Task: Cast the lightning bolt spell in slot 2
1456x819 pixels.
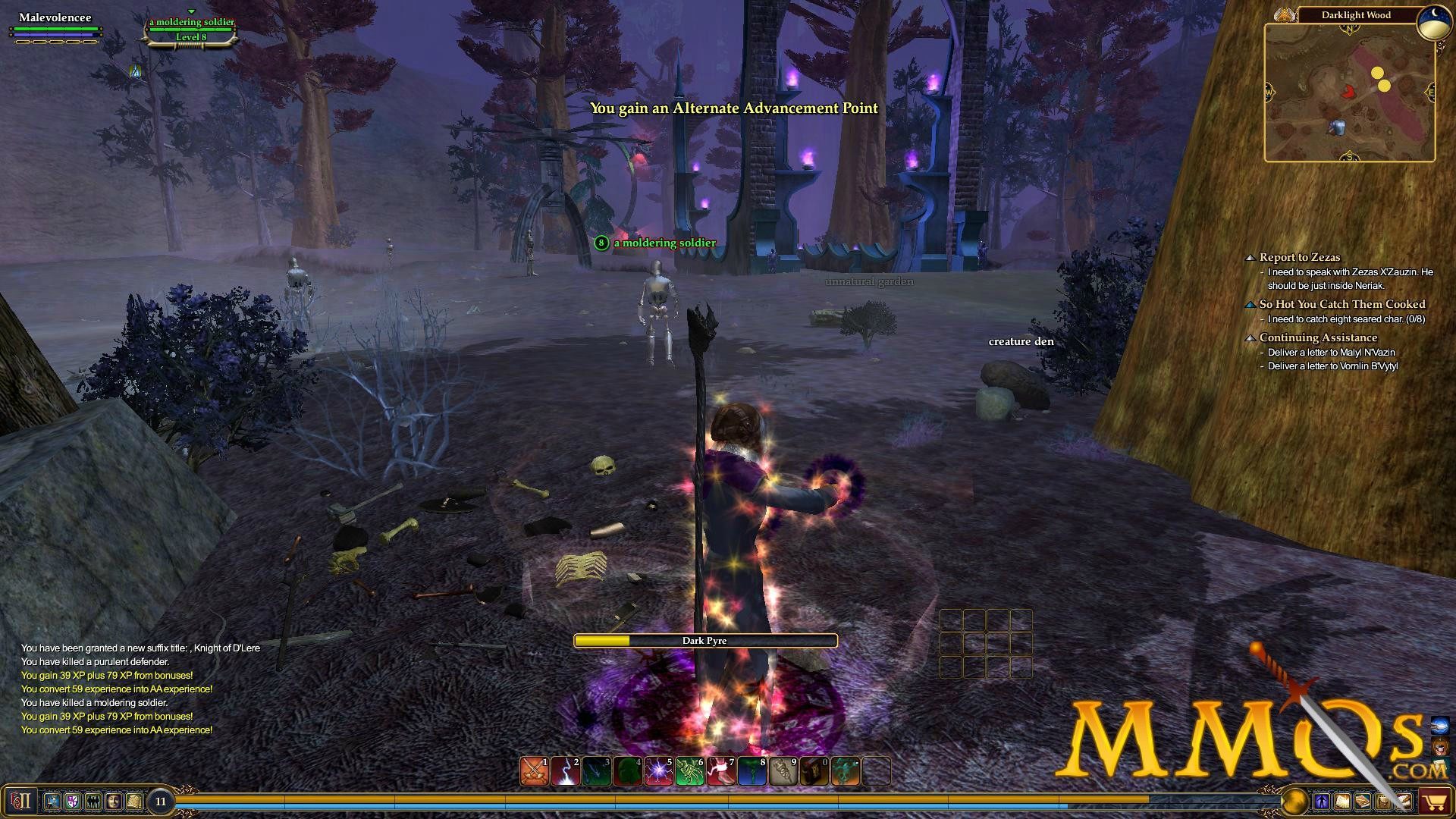Action: pos(566,771)
